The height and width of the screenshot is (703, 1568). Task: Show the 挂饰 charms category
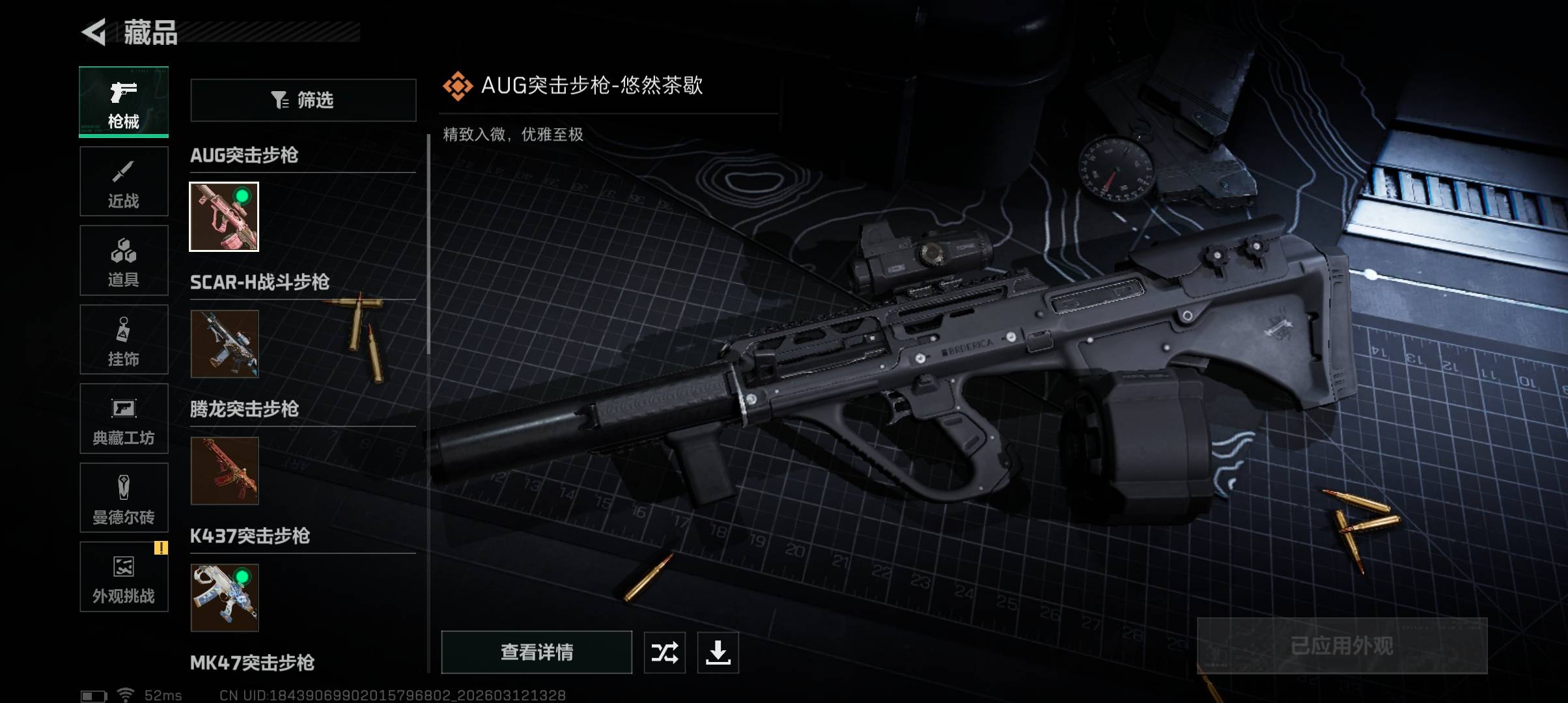[124, 340]
